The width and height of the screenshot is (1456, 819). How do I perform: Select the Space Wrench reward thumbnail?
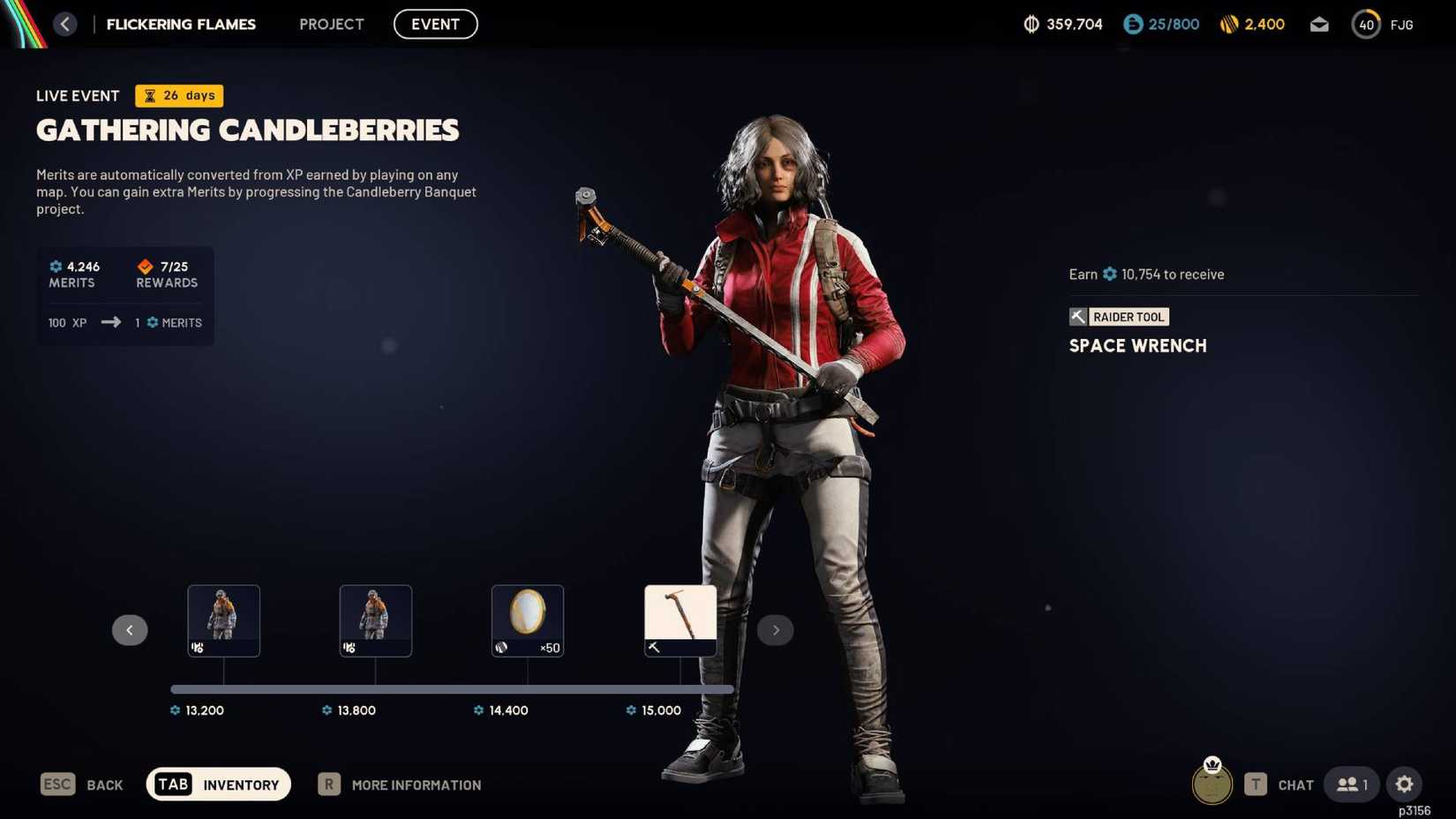679,620
